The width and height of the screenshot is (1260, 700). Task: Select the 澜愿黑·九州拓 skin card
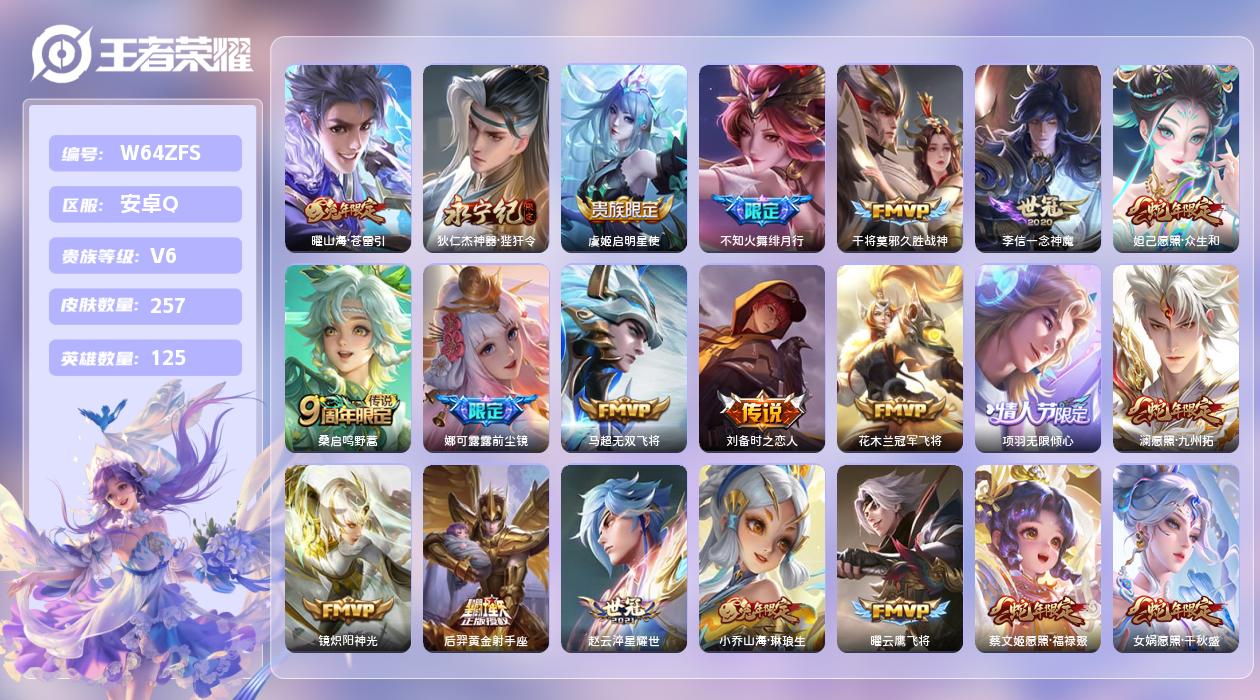pos(1176,358)
